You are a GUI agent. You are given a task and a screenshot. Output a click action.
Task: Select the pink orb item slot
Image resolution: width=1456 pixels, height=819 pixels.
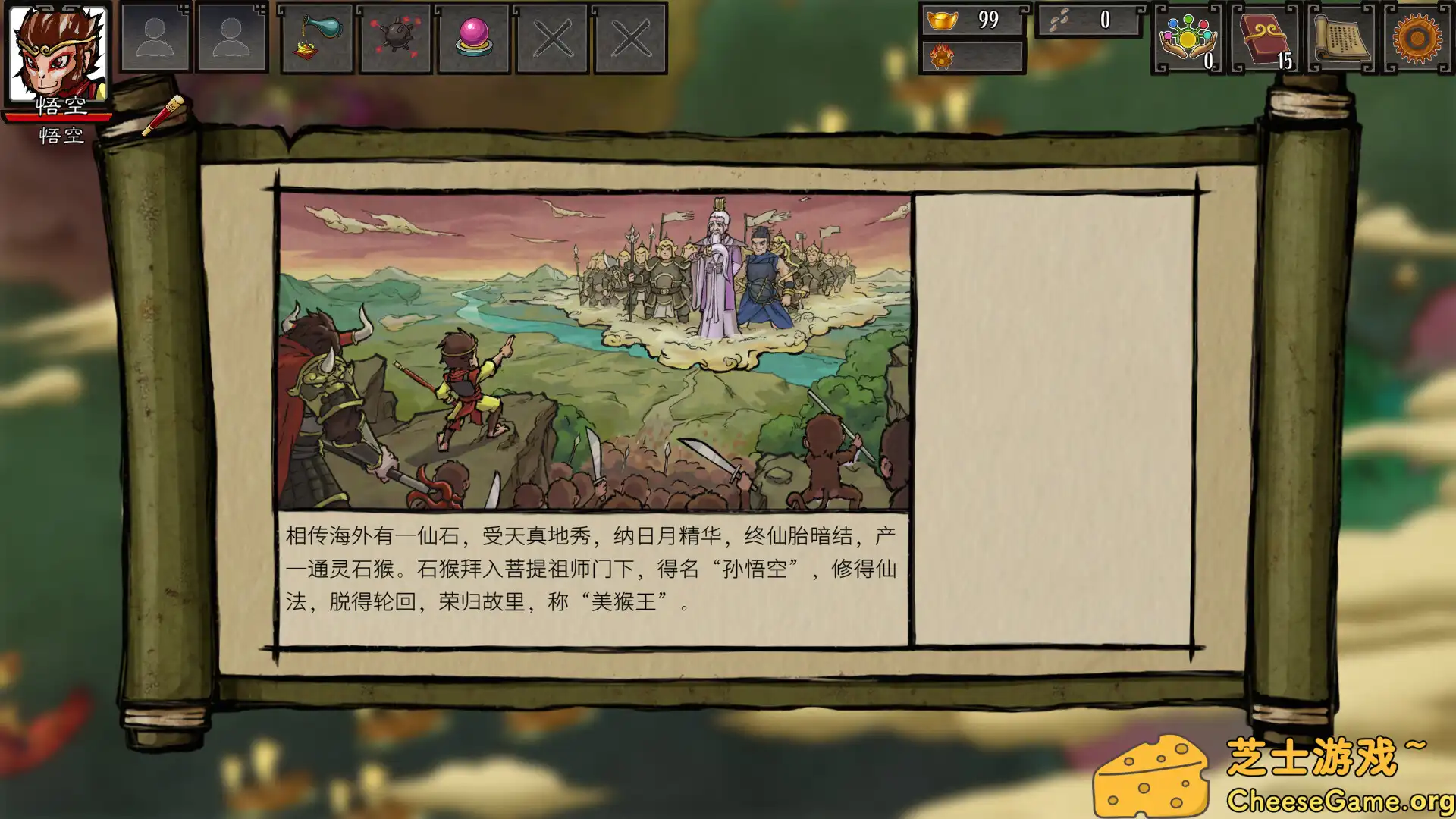coord(473,39)
